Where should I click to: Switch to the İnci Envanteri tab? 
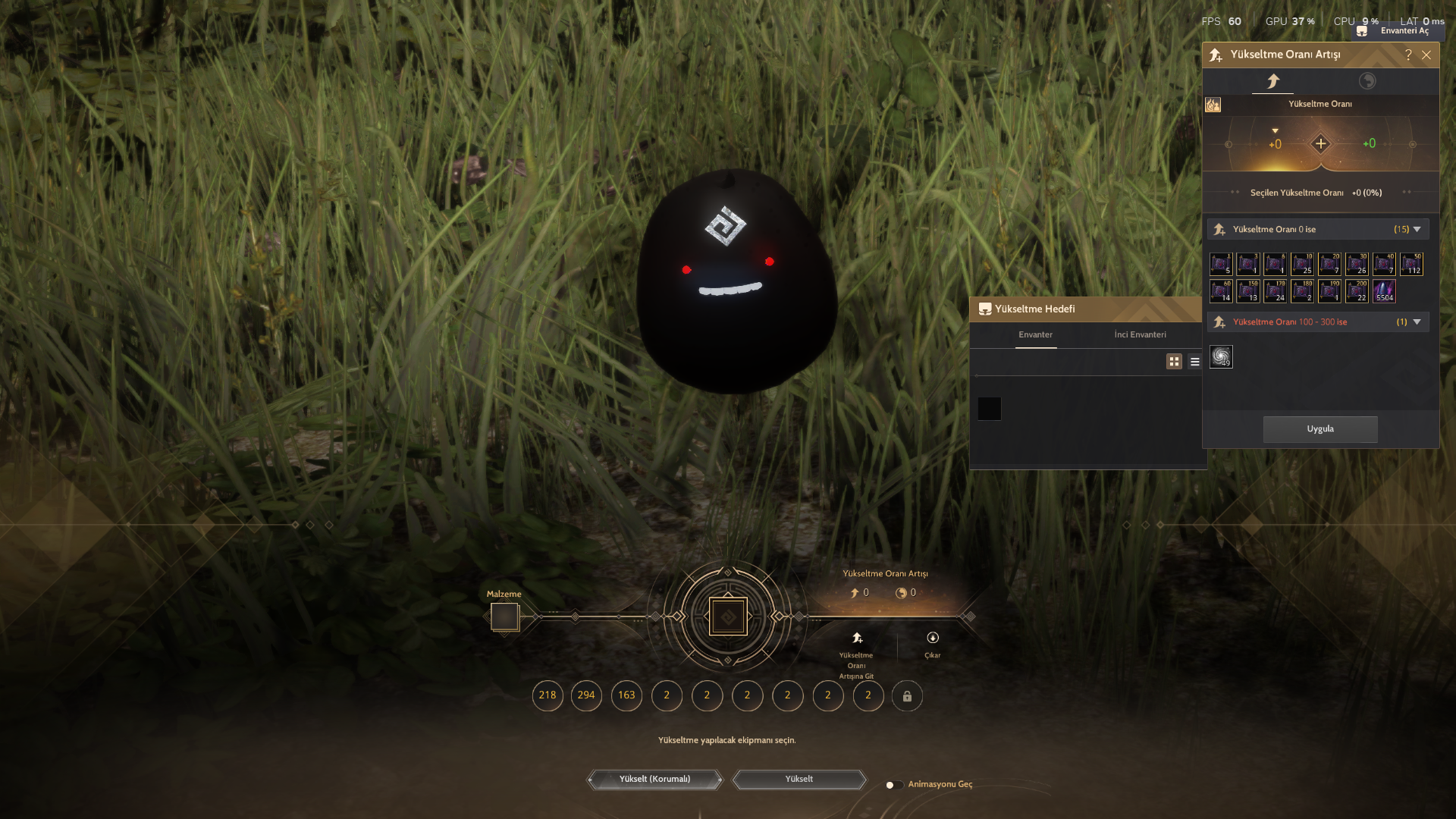[x=1141, y=334]
